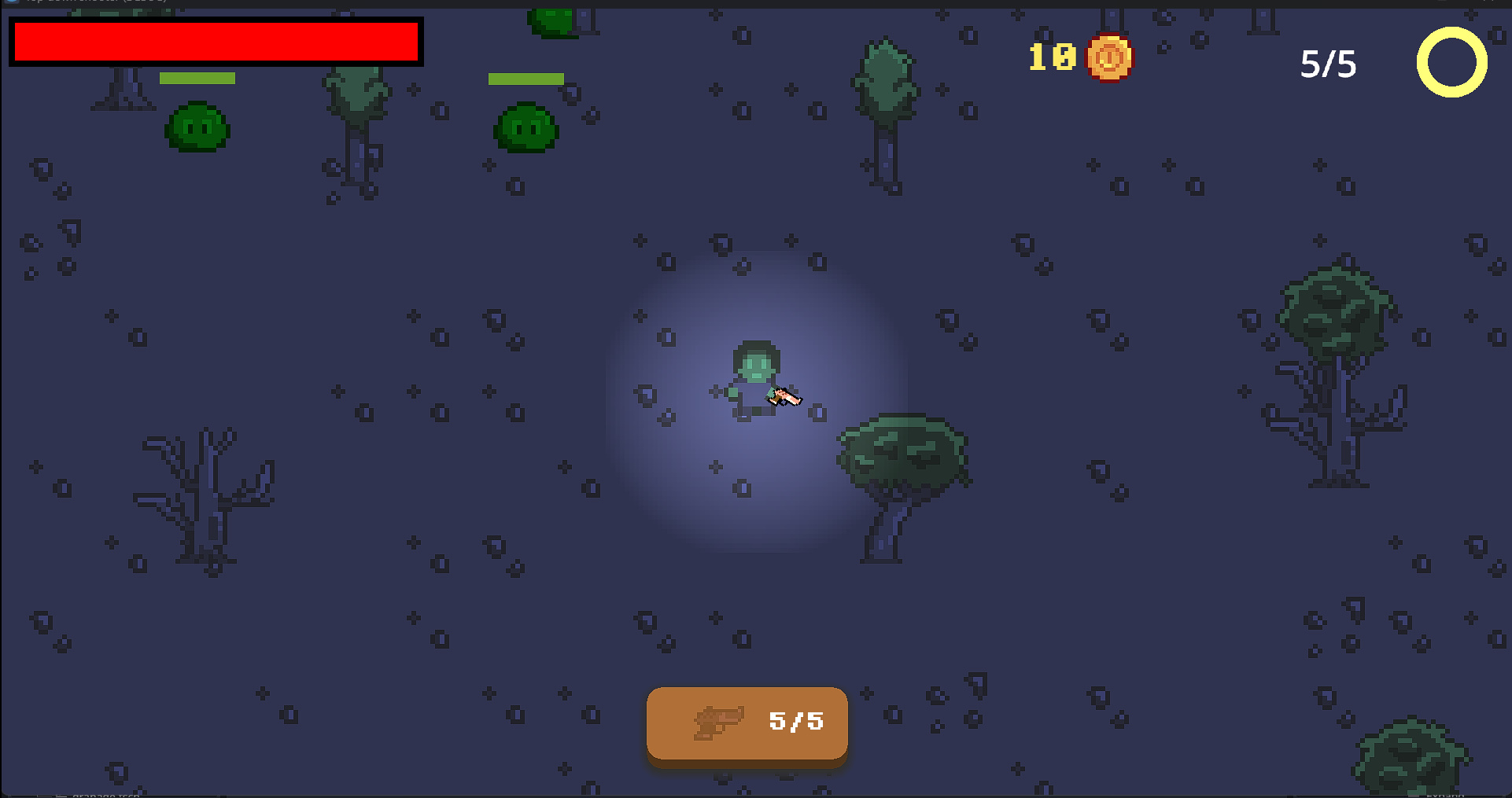The width and height of the screenshot is (1512, 798).
Task: Click the red health bar
Action: pyautogui.click(x=216, y=42)
